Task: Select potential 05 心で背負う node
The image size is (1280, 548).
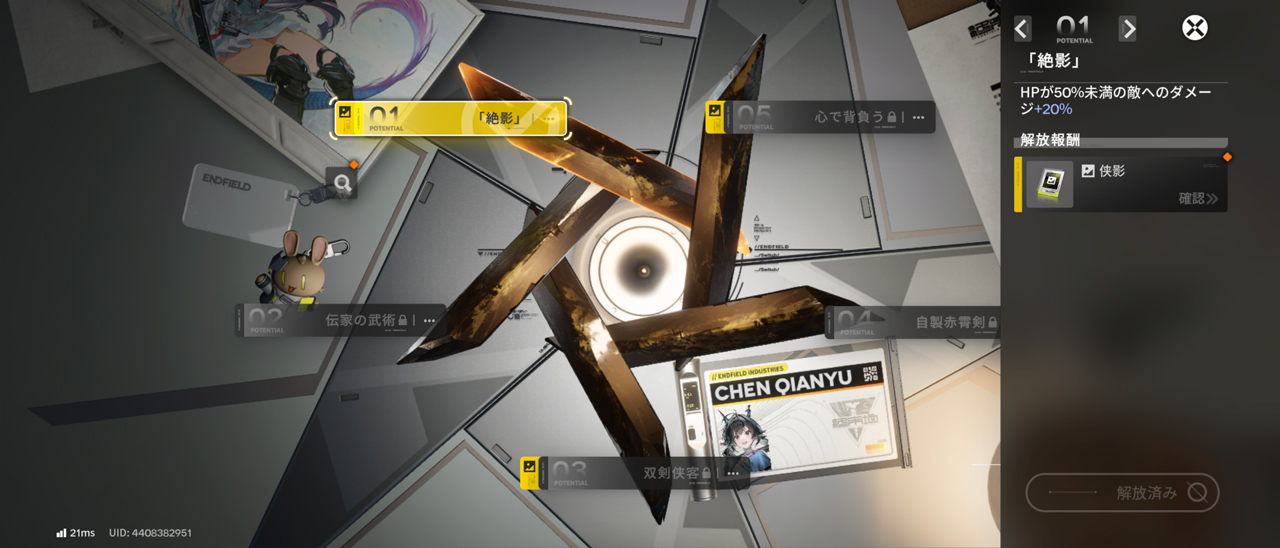Action: [x=820, y=117]
